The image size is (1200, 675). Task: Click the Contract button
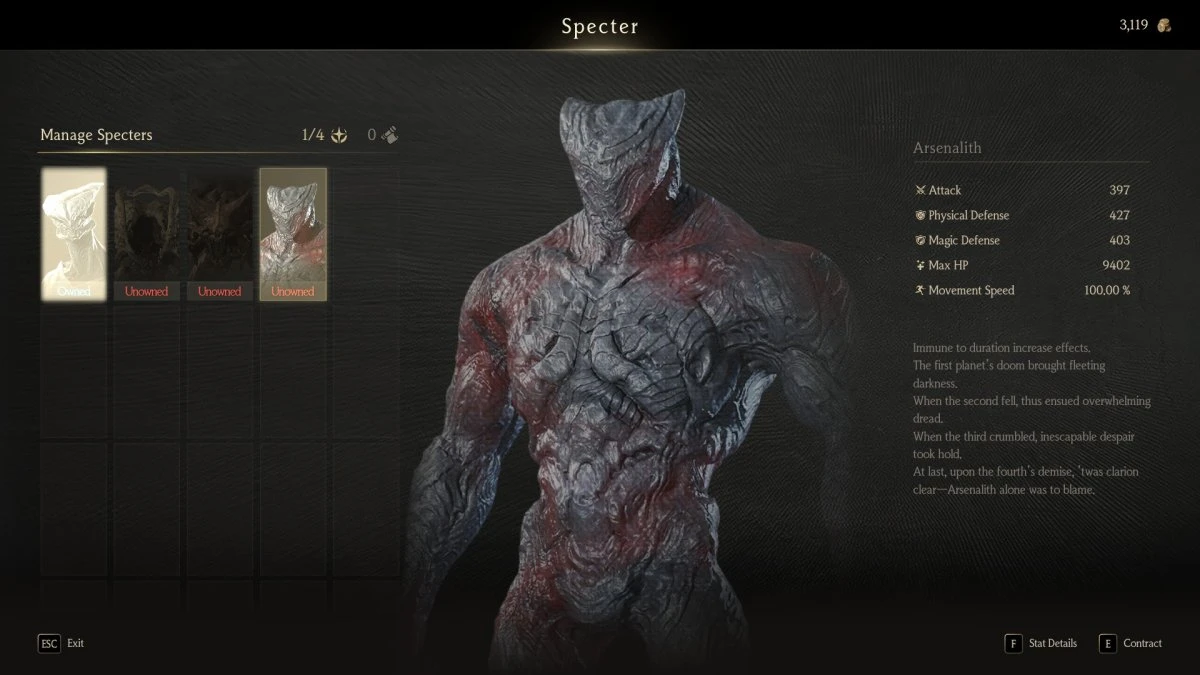coord(1131,643)
